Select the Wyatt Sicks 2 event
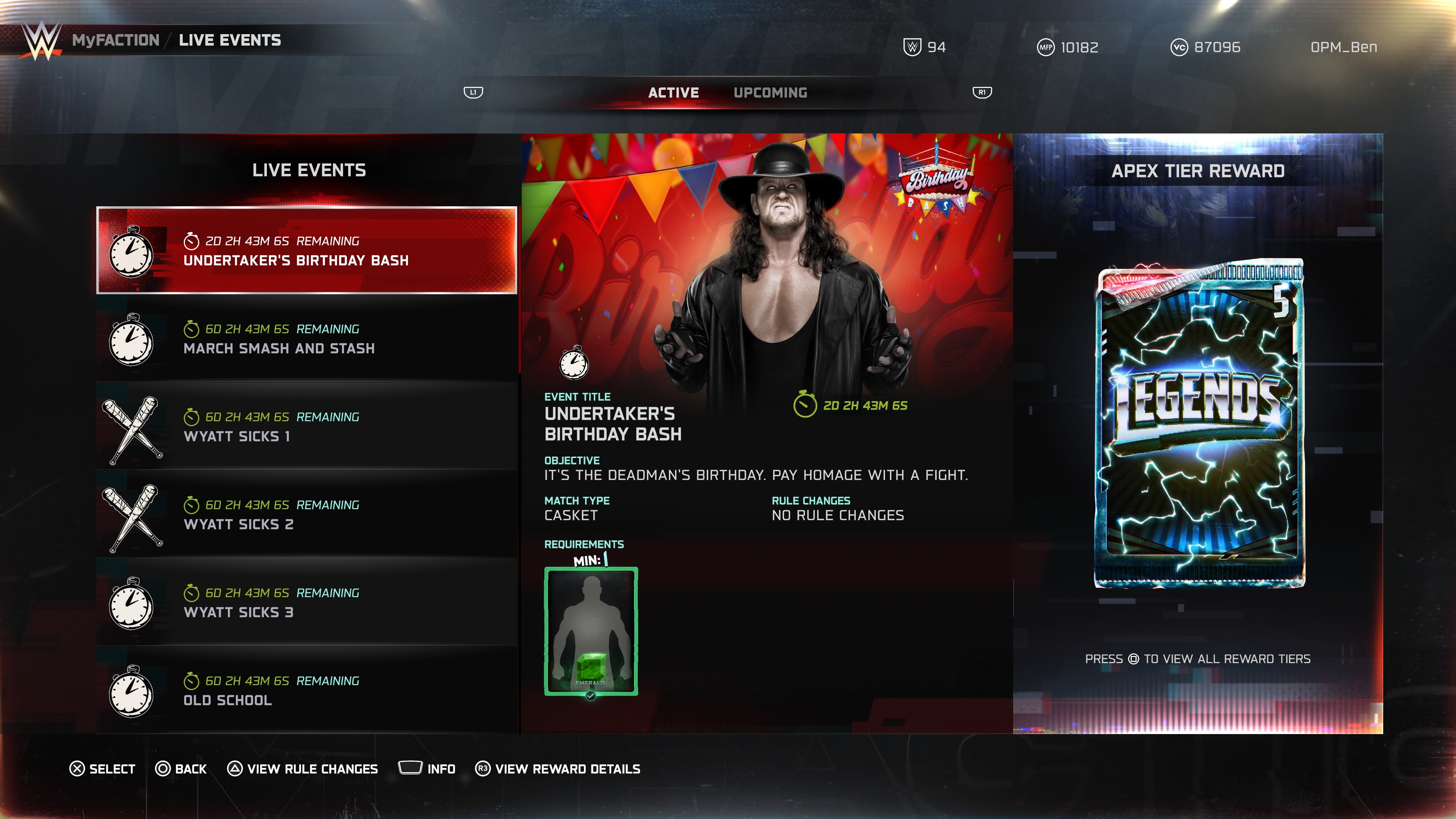Viewport: 1456px width, 819px height. [306, 515]
